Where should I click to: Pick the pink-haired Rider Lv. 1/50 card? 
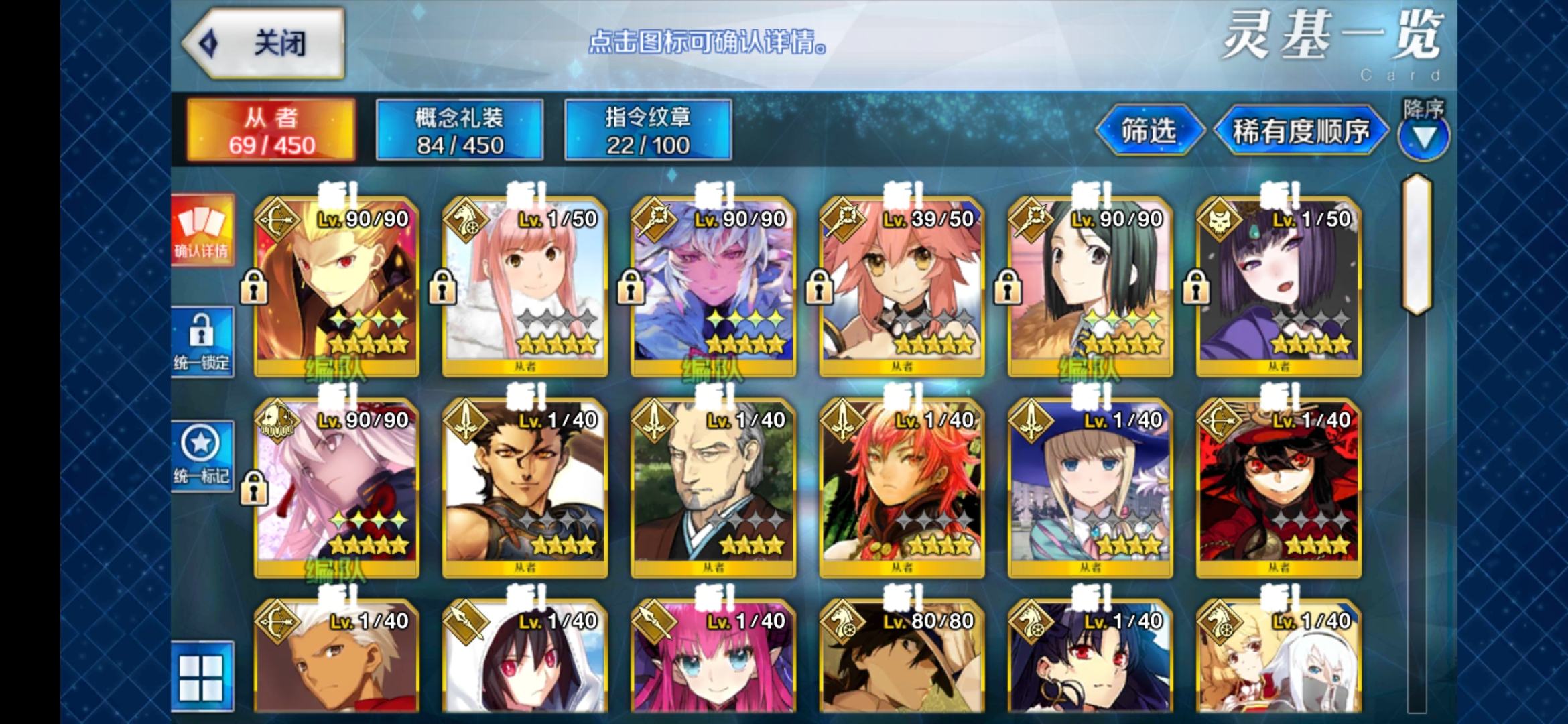point(525,286)
